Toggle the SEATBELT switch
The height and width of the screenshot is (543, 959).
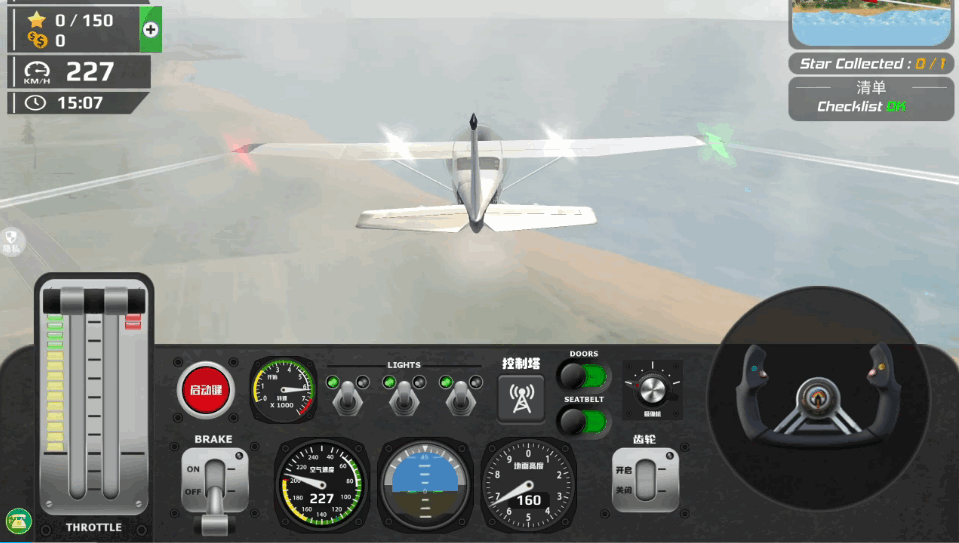(582, 420)
